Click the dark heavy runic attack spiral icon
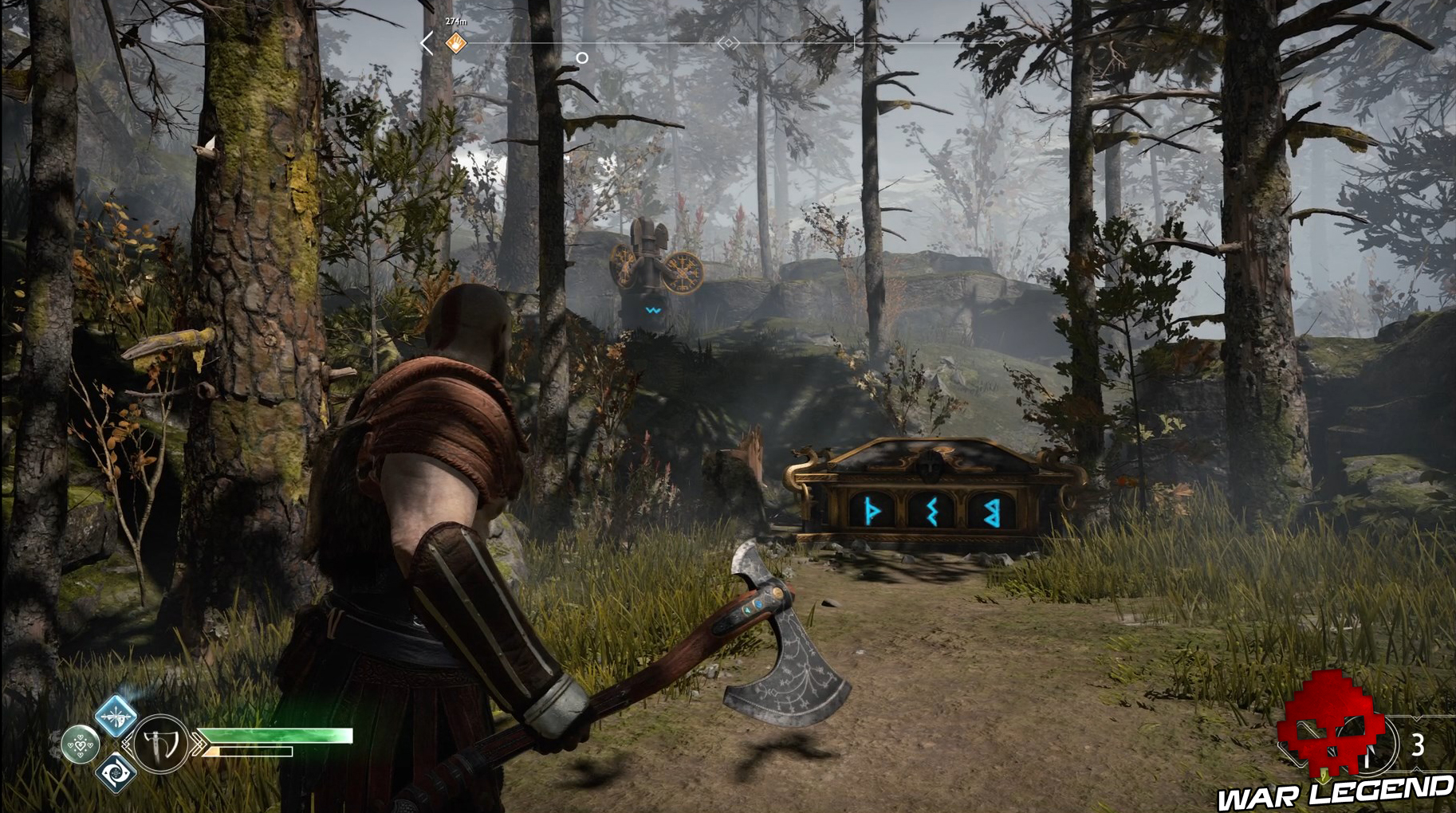 [x=116, y=773]
